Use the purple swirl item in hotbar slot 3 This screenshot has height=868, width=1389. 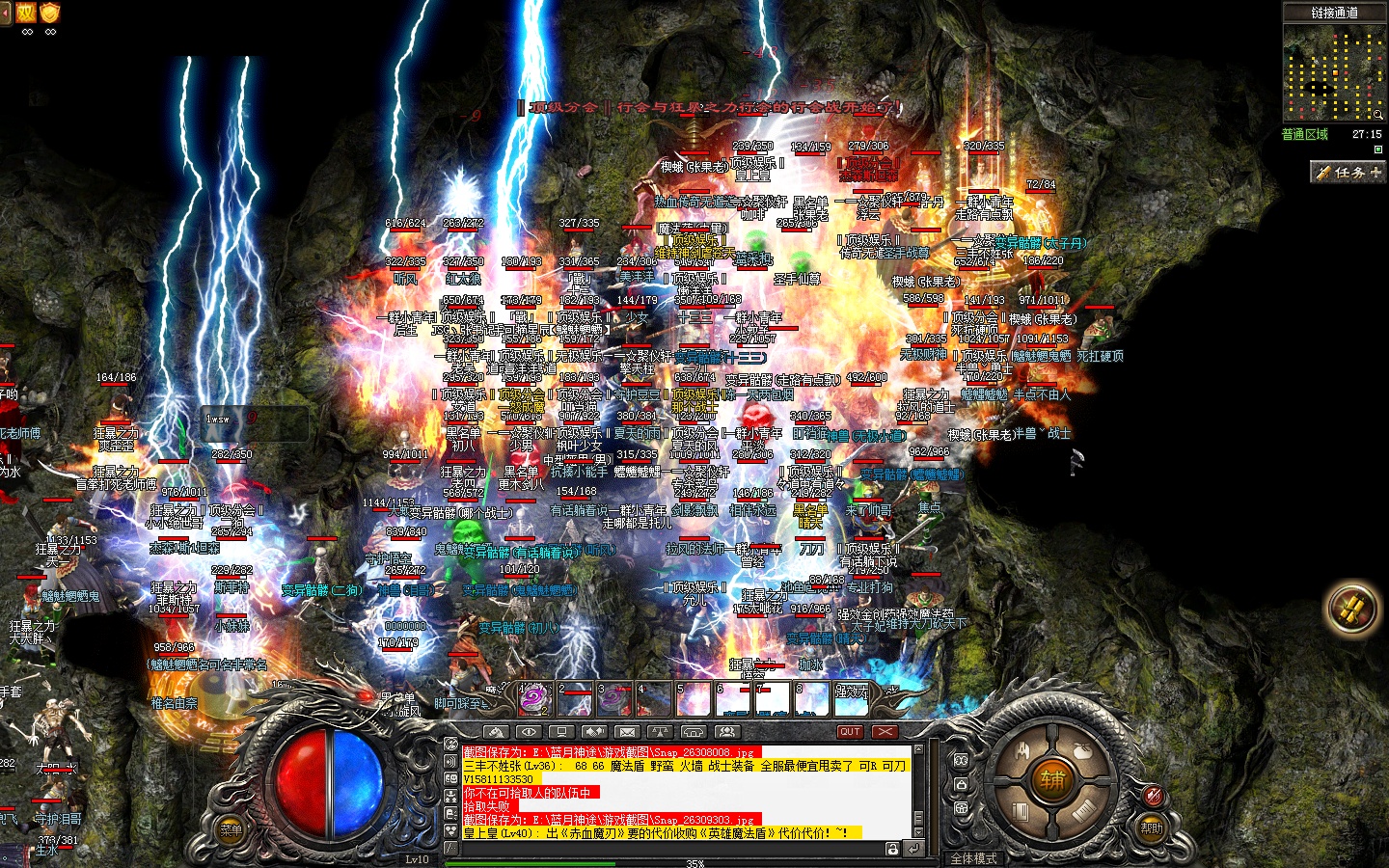pyautogui.click(x=614, y=698)
